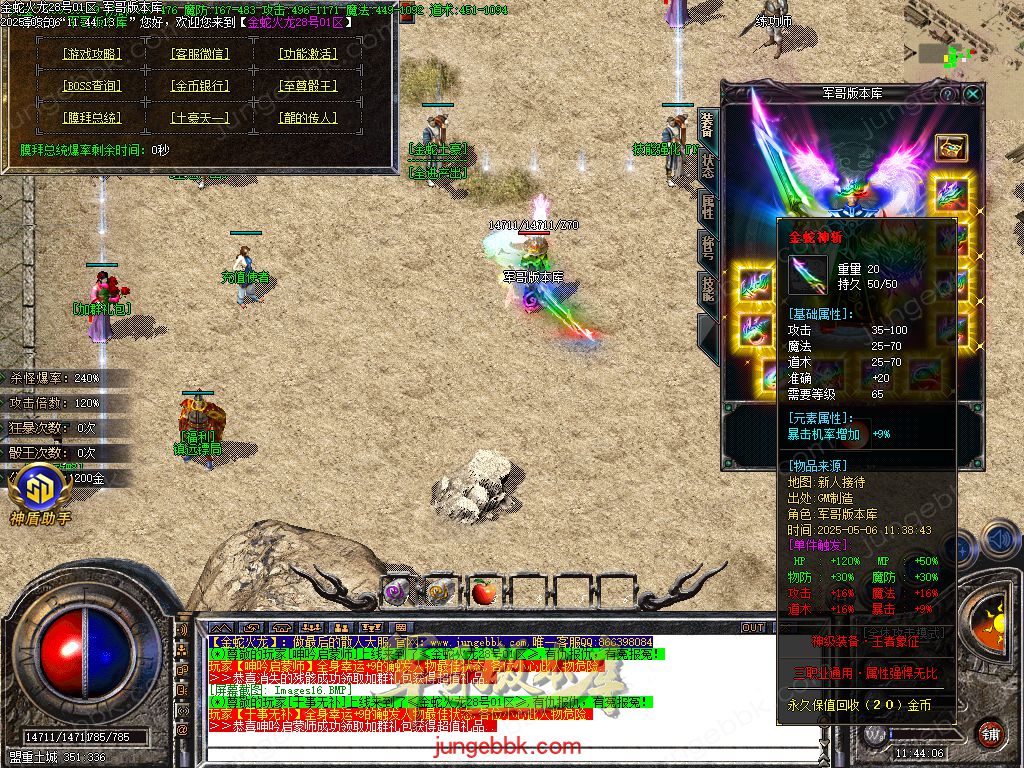This screenshot has height=768, width=1024.
Task: Switch to the 技能 skills tab
Action: [x=707, y=289]
